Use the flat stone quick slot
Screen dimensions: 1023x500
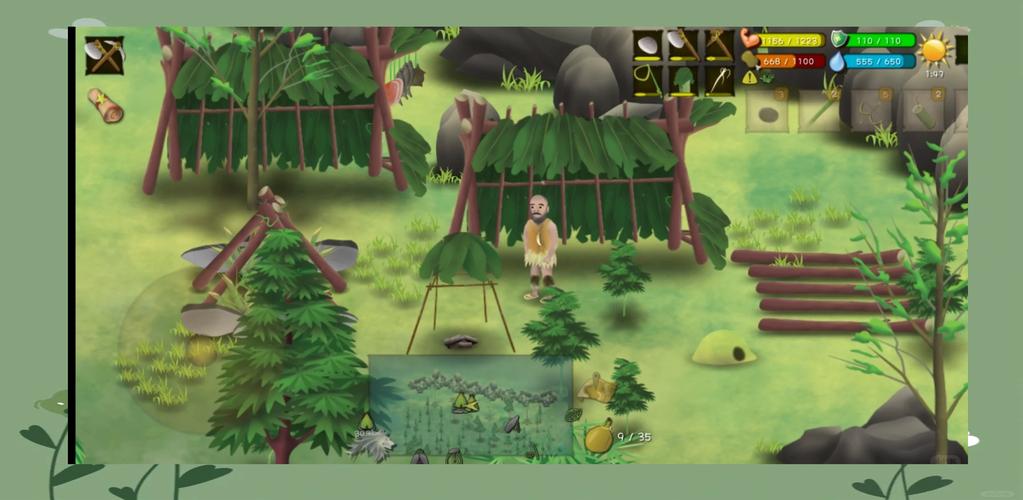click(x=767, y=112)
